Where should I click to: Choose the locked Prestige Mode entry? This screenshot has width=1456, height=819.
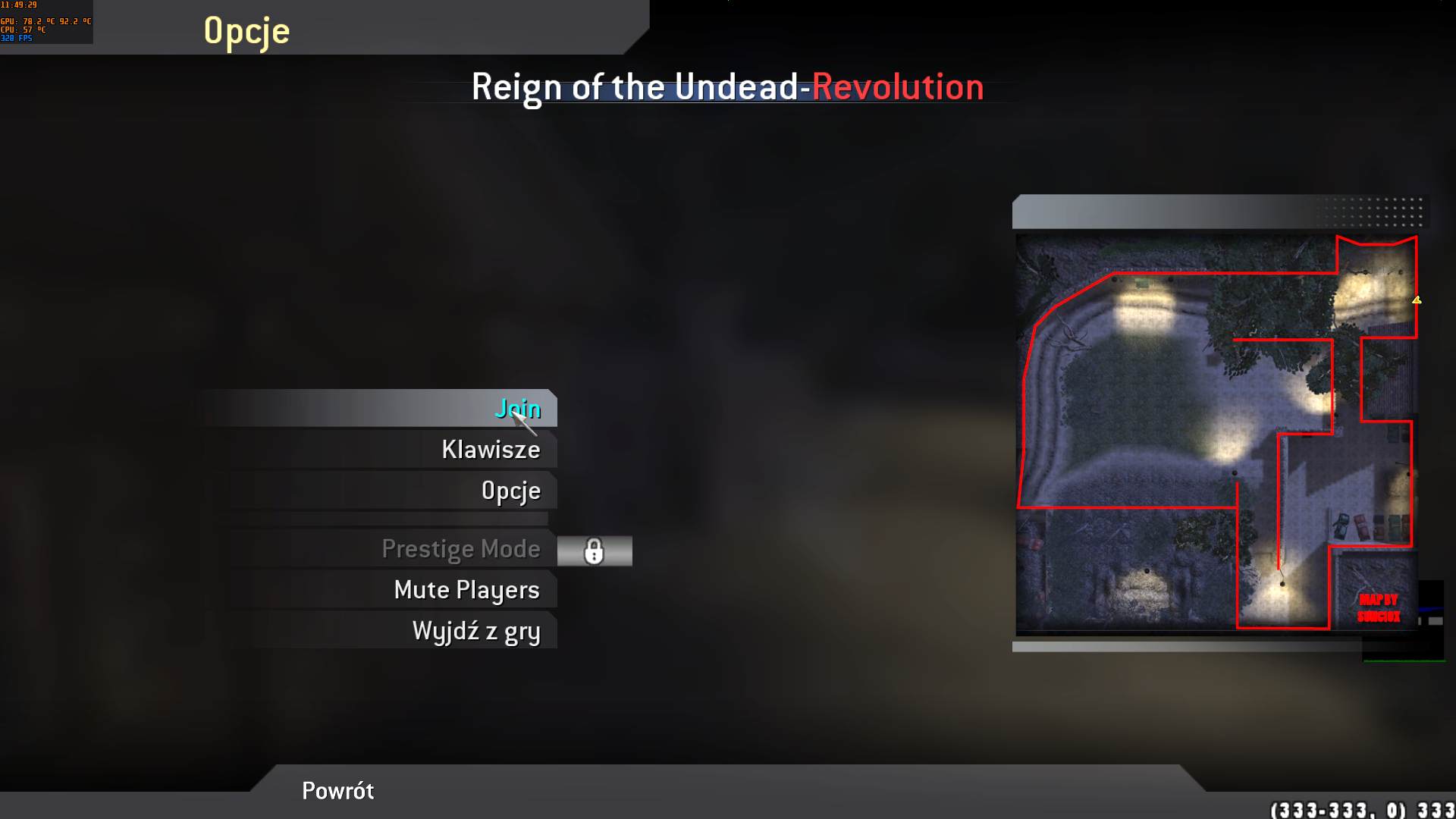click(460, 549)
